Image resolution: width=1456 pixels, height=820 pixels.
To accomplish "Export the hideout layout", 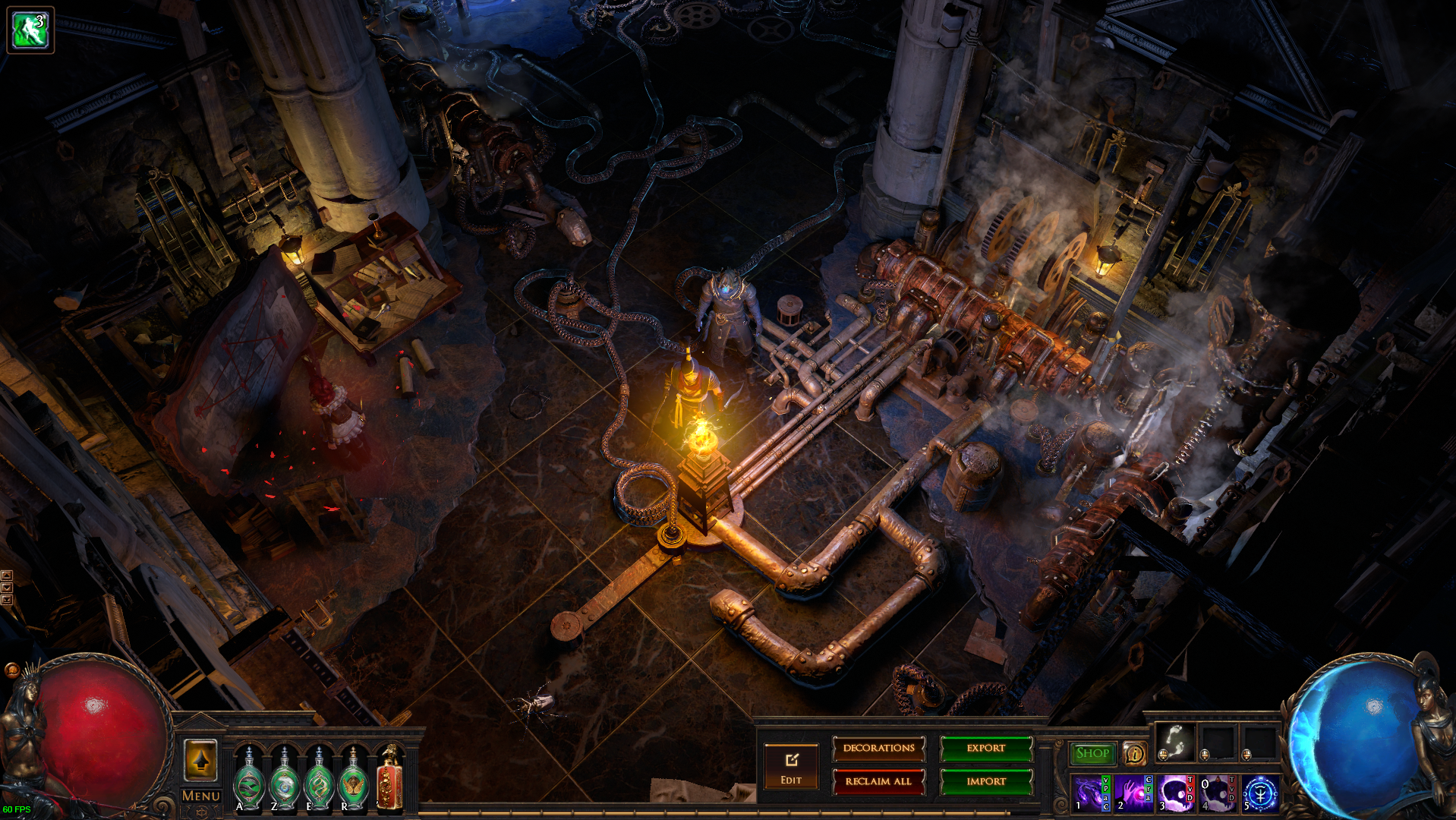I will (986, 749).
